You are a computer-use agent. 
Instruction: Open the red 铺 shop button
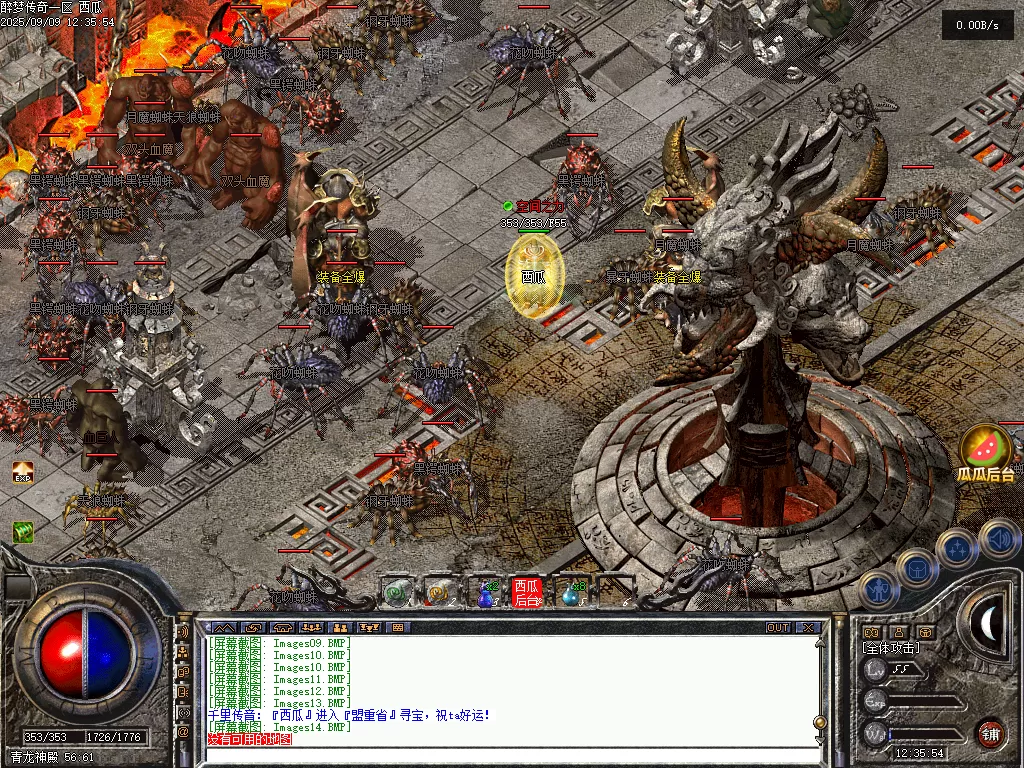click(x=990, y=732)
